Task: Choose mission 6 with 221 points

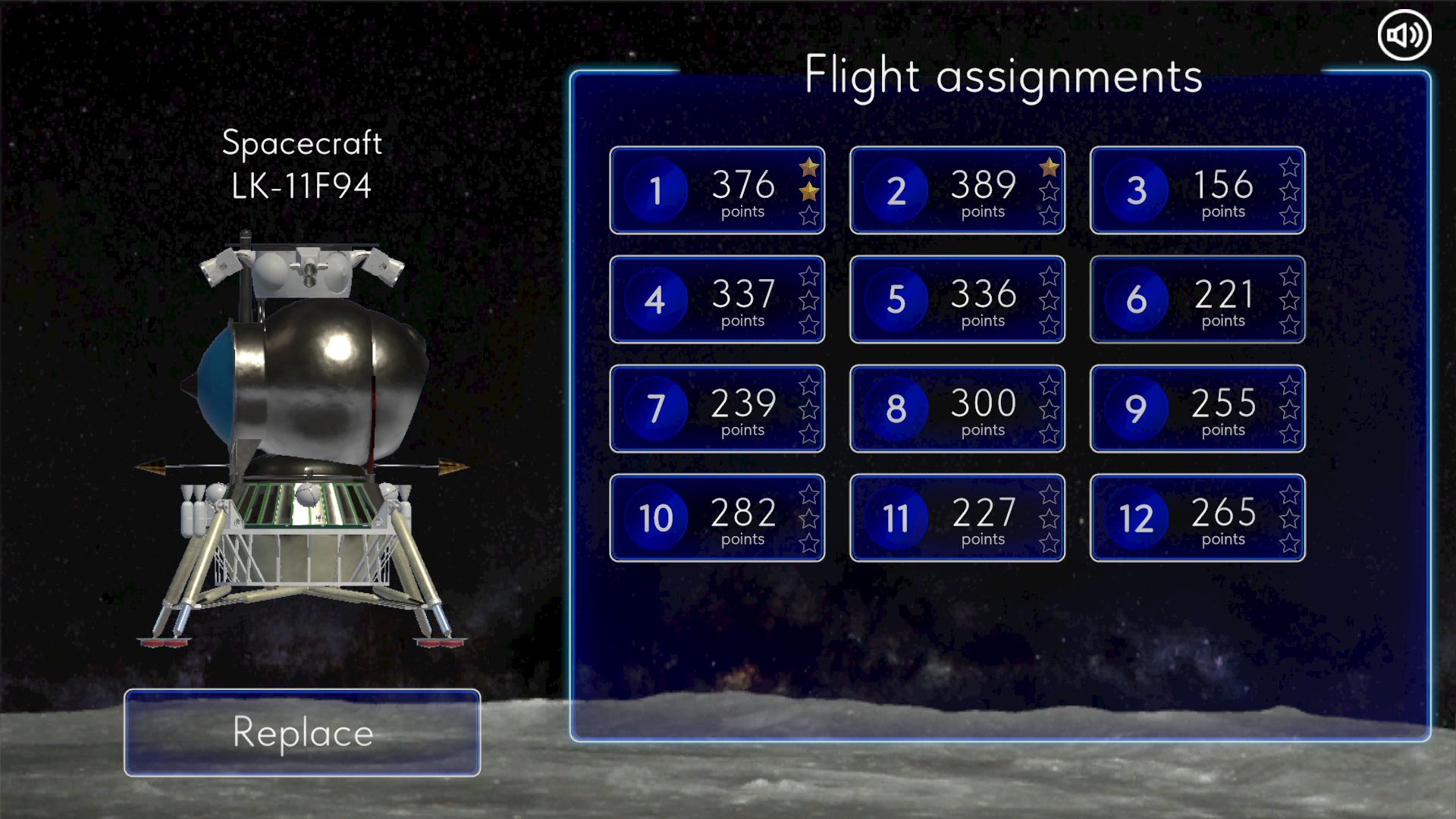Action: [1197, 300]
